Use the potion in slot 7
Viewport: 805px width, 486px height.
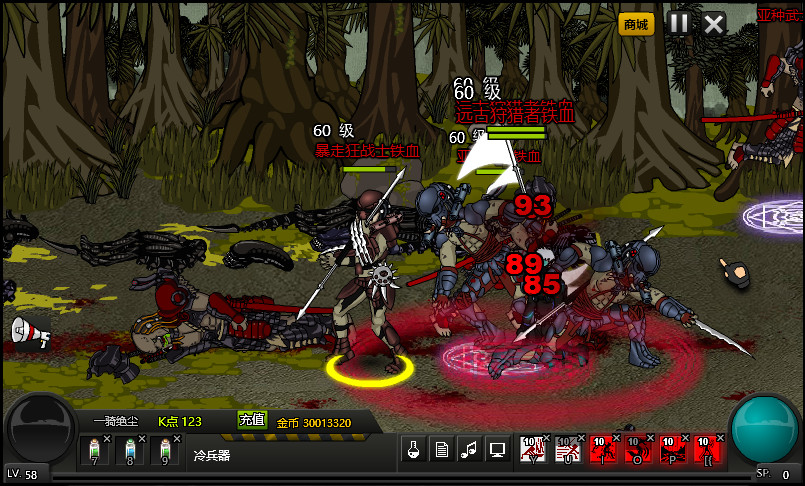[x=96, y=451]
